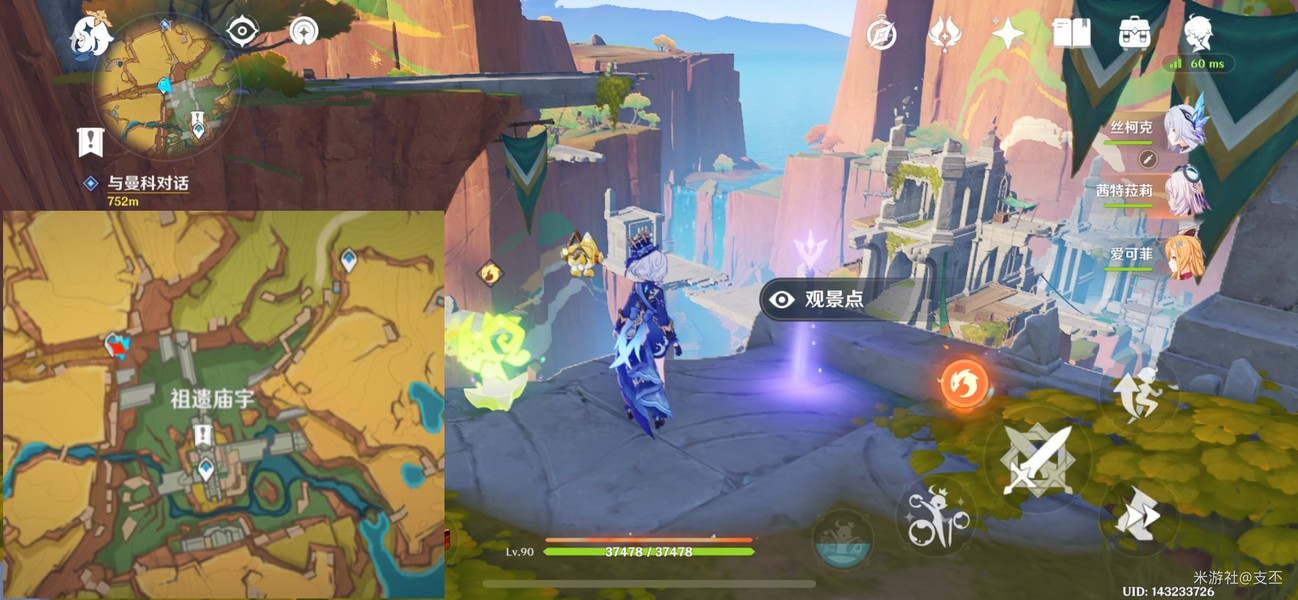Open the compass events icon

click(882, 34)
